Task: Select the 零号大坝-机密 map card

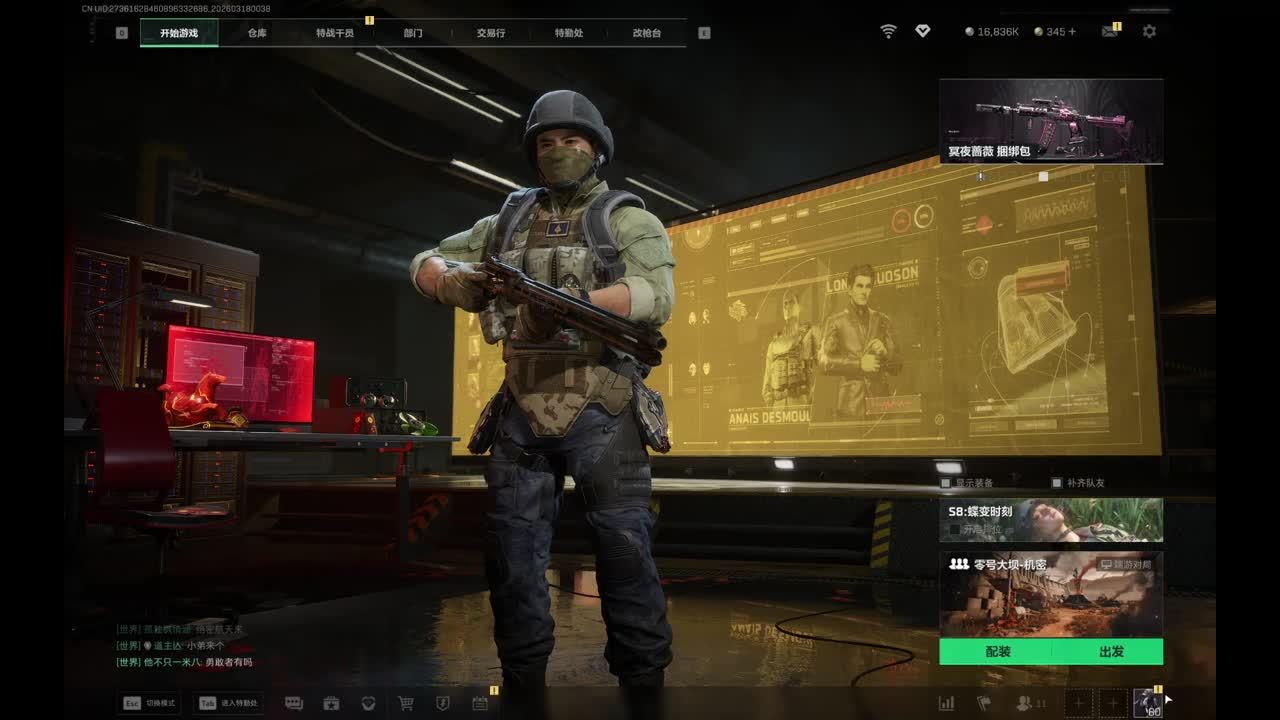Action: tap(1051, 594)
